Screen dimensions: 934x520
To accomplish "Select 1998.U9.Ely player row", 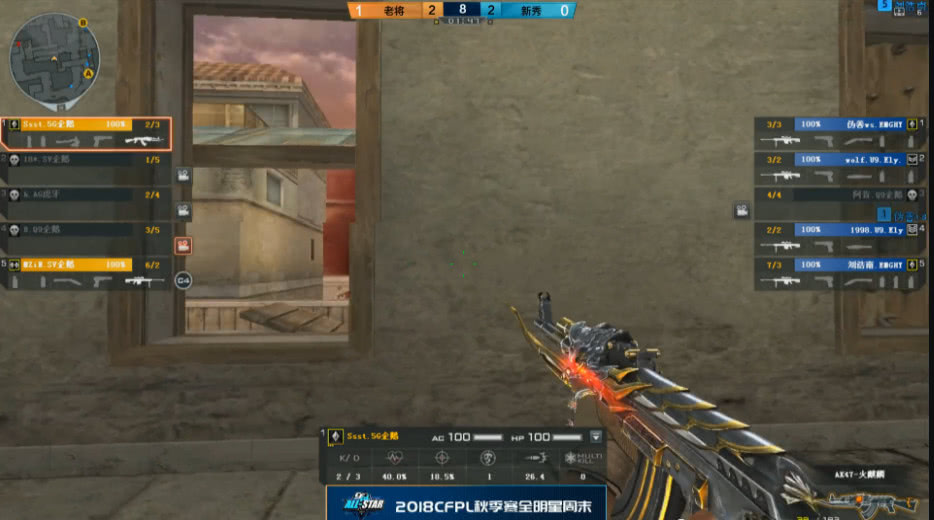I will click(x=836, y=237).
